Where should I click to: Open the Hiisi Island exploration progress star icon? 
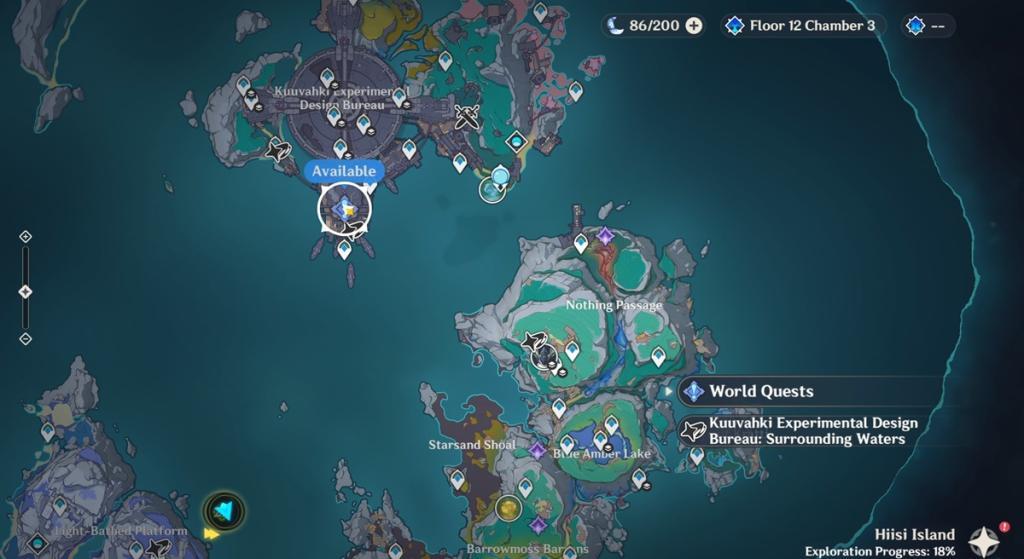click(984, 541)
